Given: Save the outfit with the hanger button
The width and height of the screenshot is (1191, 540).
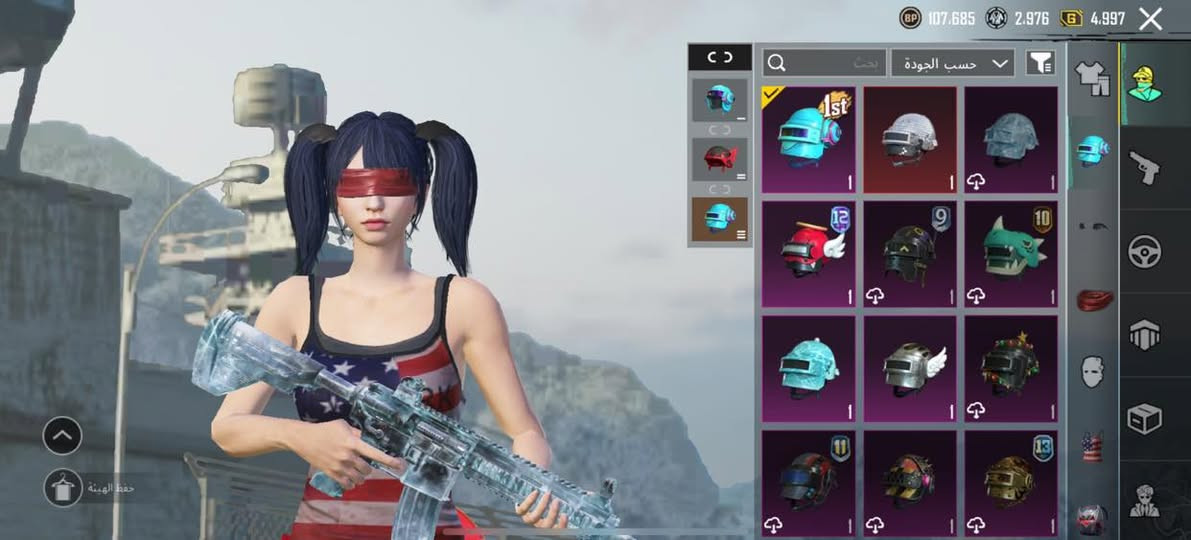Looking at the screenshot, I should click(x=62, y=487).
